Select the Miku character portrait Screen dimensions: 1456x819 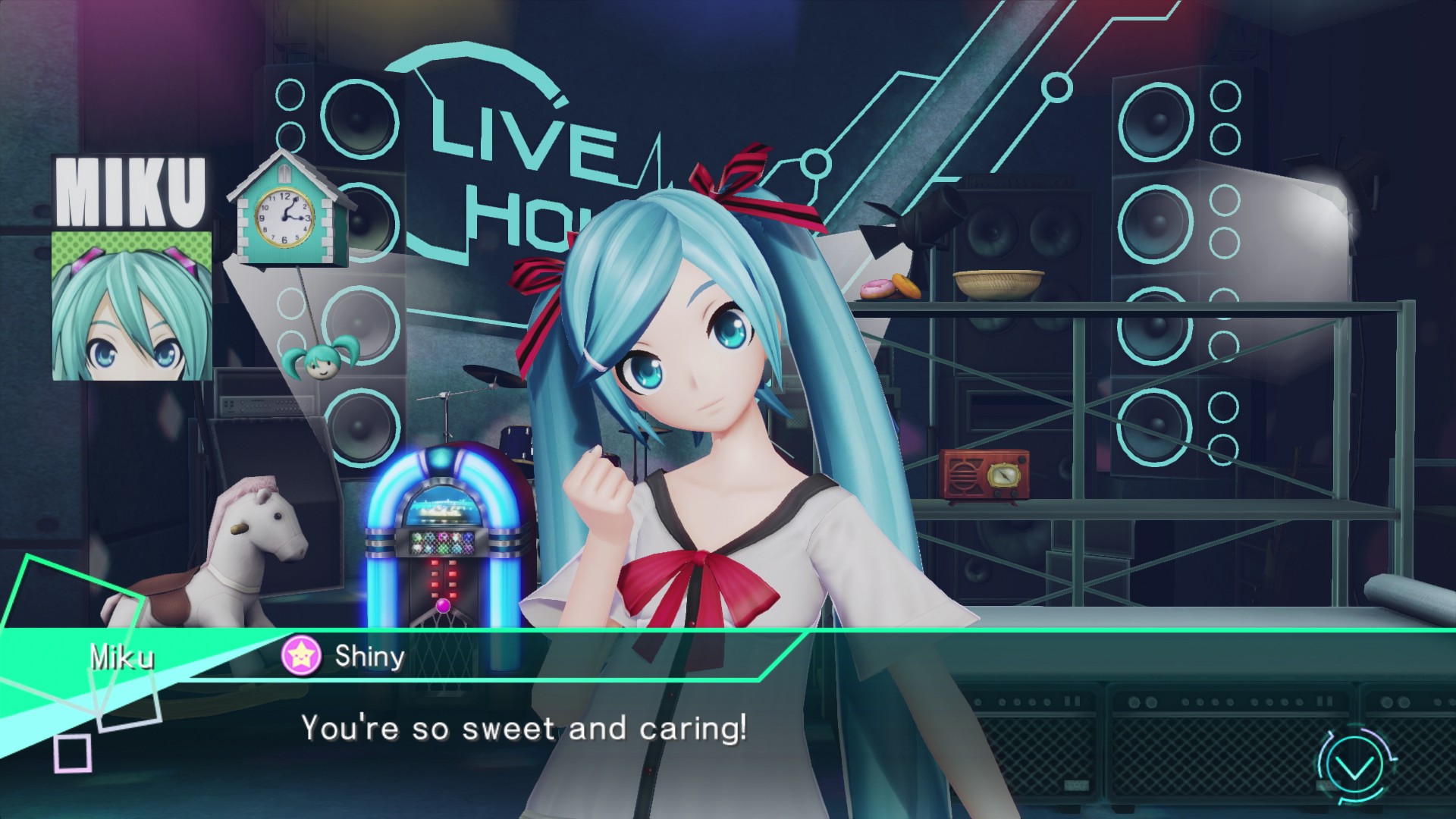click(132, 306)
